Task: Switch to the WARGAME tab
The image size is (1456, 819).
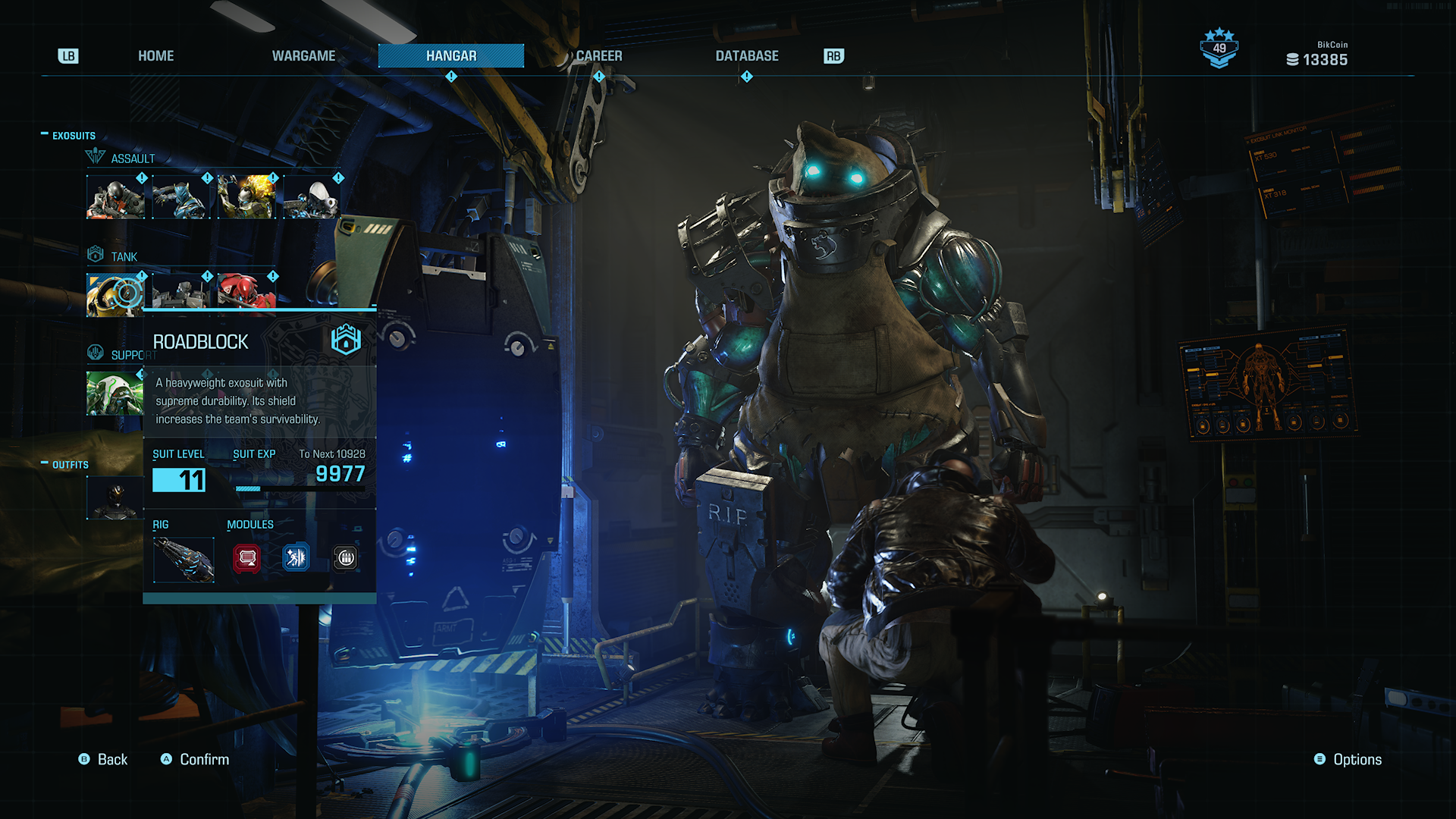Action: click(303, 56)
